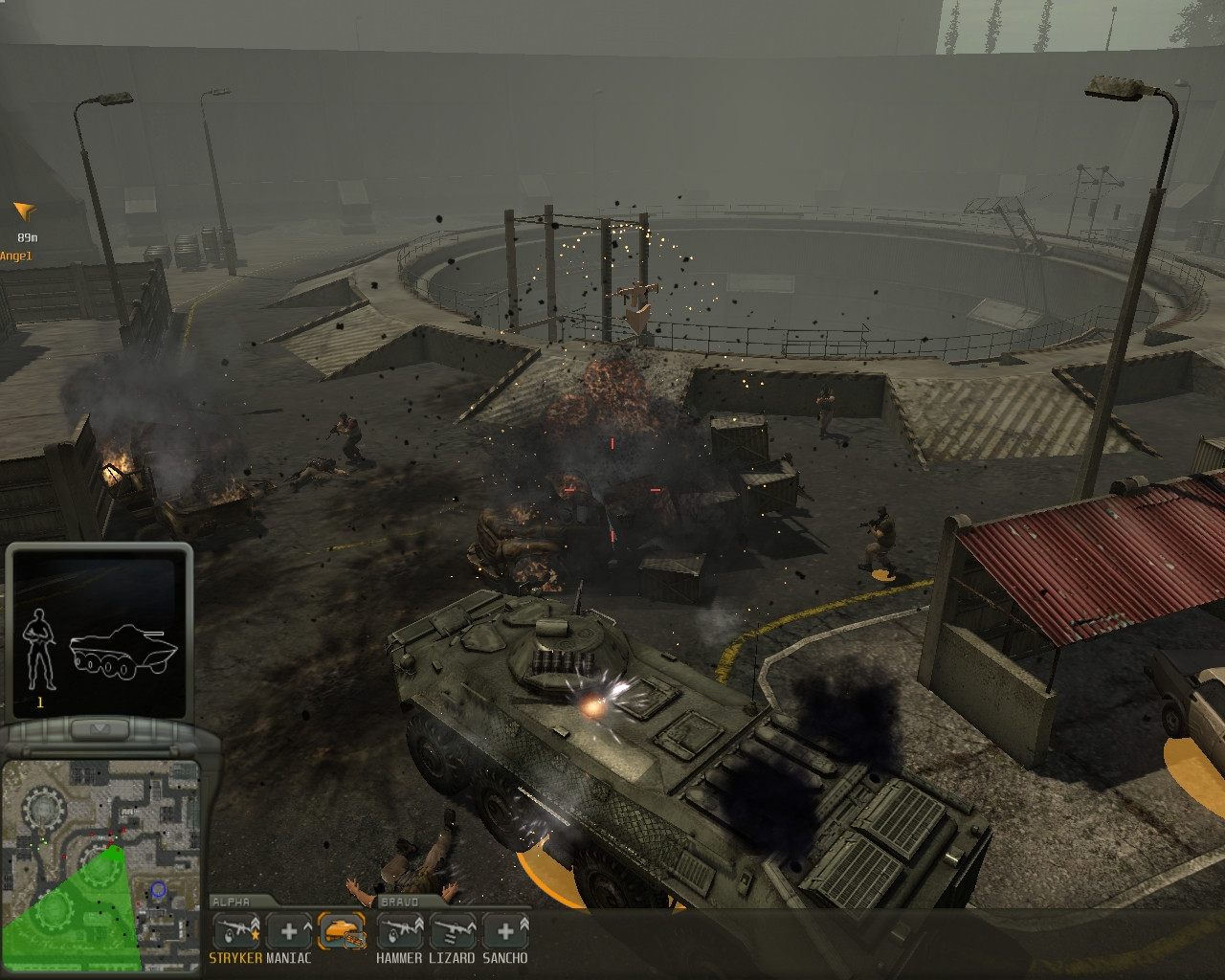Select Lizard's machine gun icon
1225x980 pixels.
452,931
